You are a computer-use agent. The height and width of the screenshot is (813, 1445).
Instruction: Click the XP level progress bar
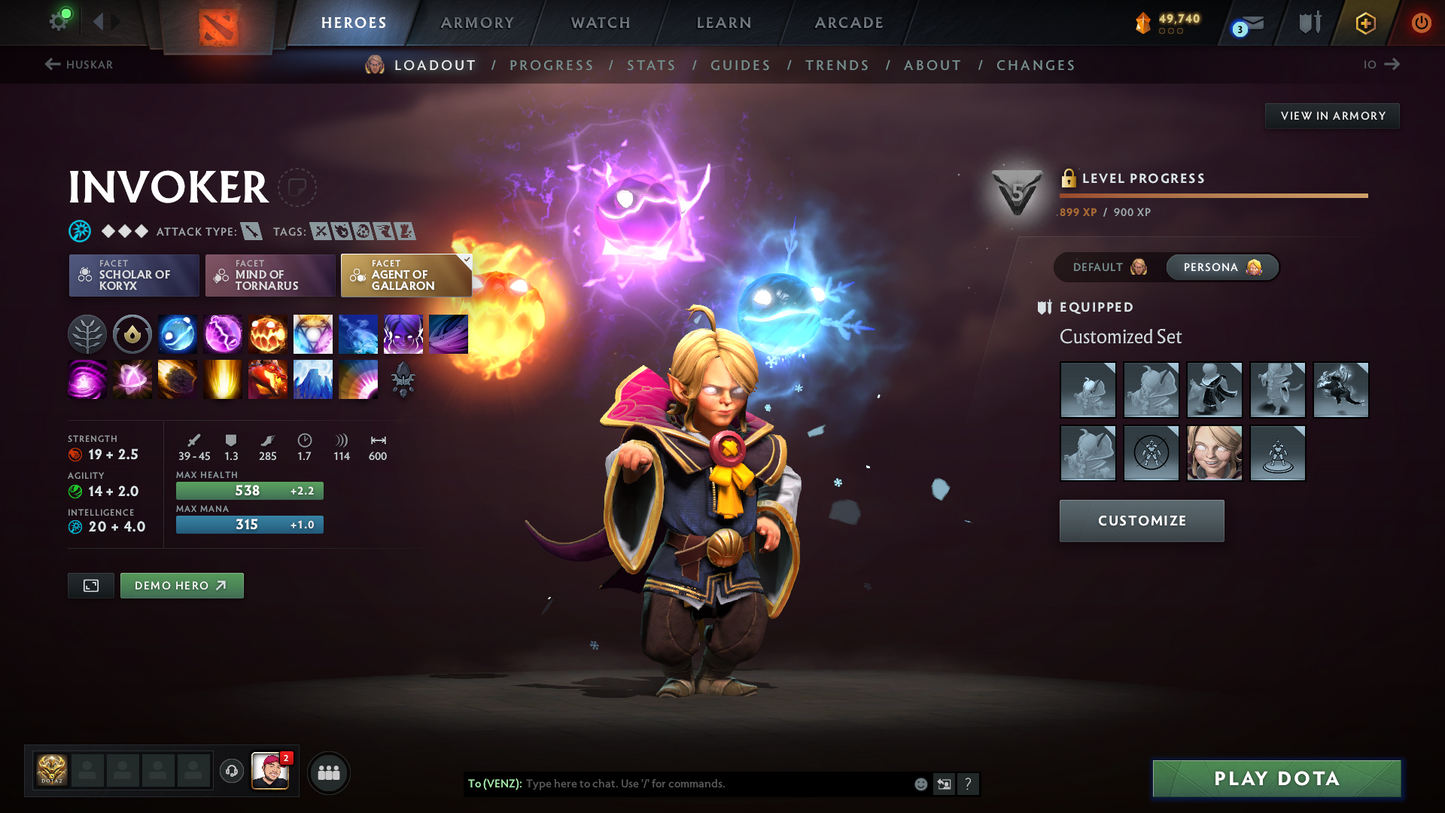tap(1212, 196)
